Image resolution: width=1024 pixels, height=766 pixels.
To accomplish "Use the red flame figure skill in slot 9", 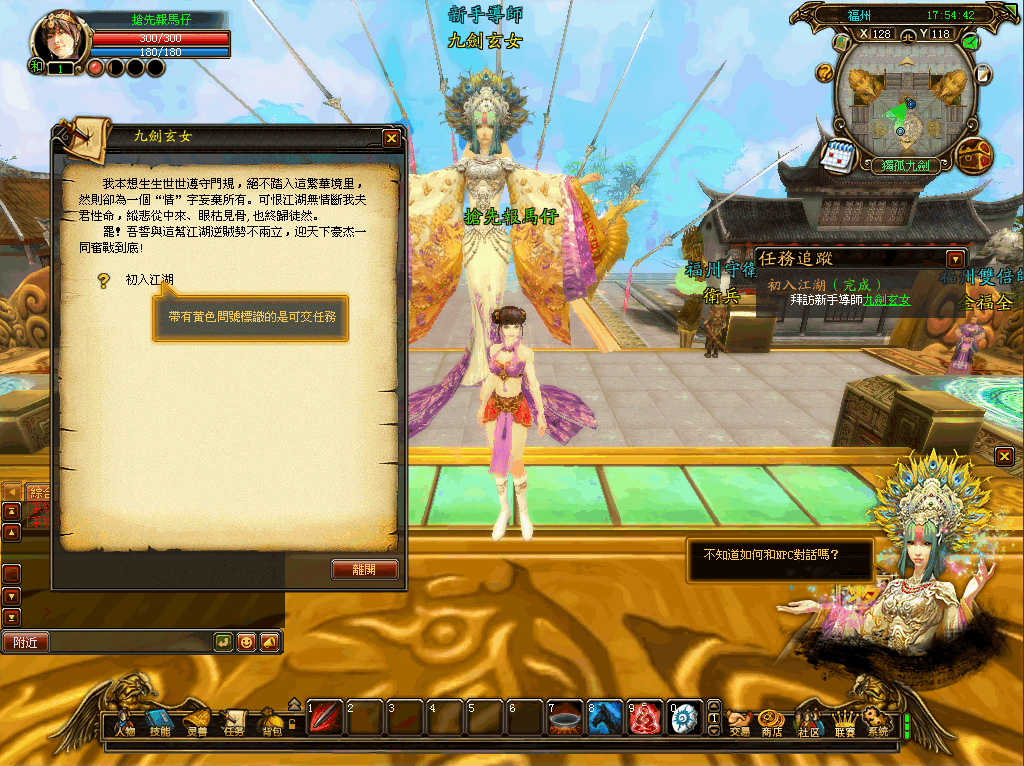I will point(645,718).
